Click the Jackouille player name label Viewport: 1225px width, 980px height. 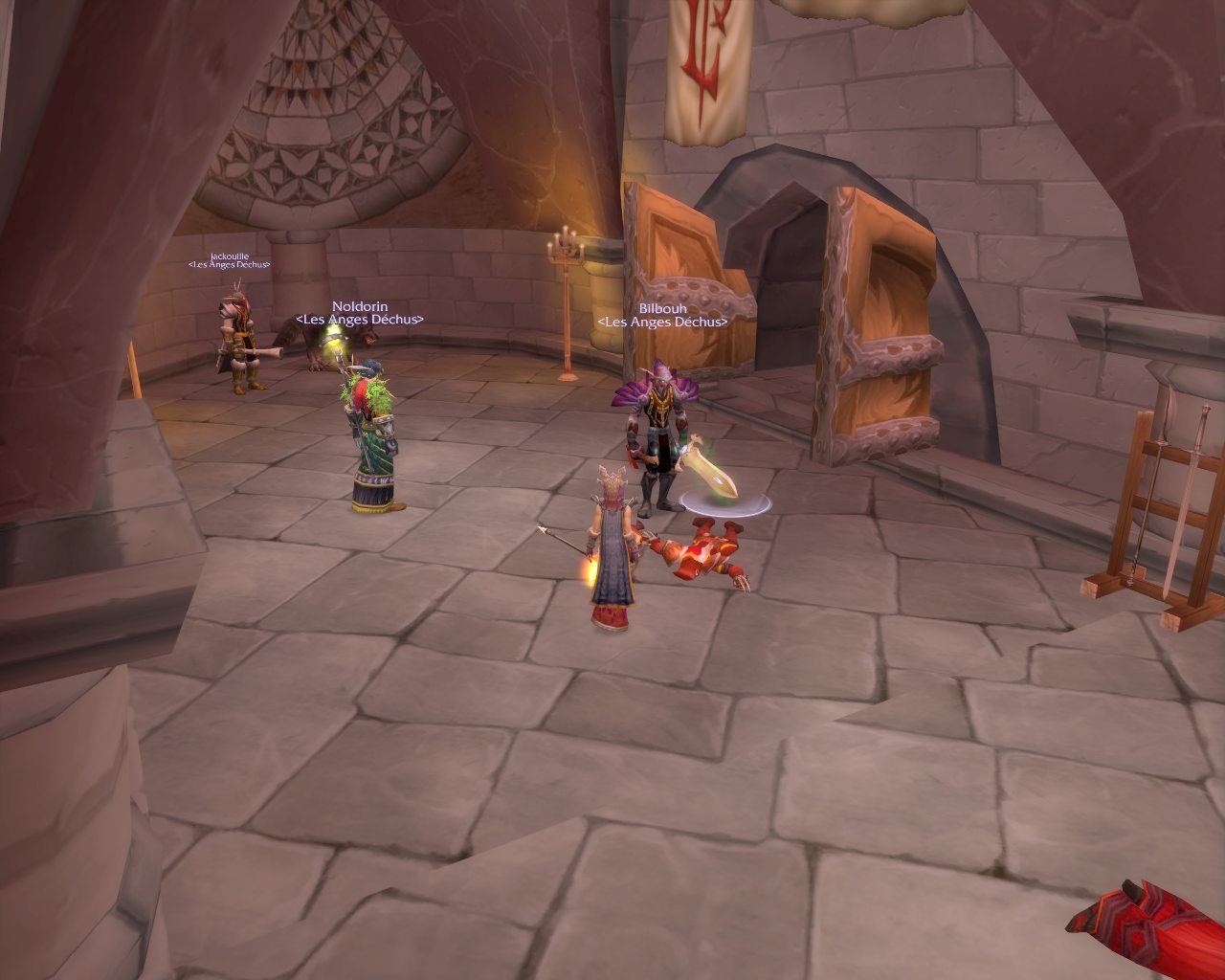click(x=229, y=256)
